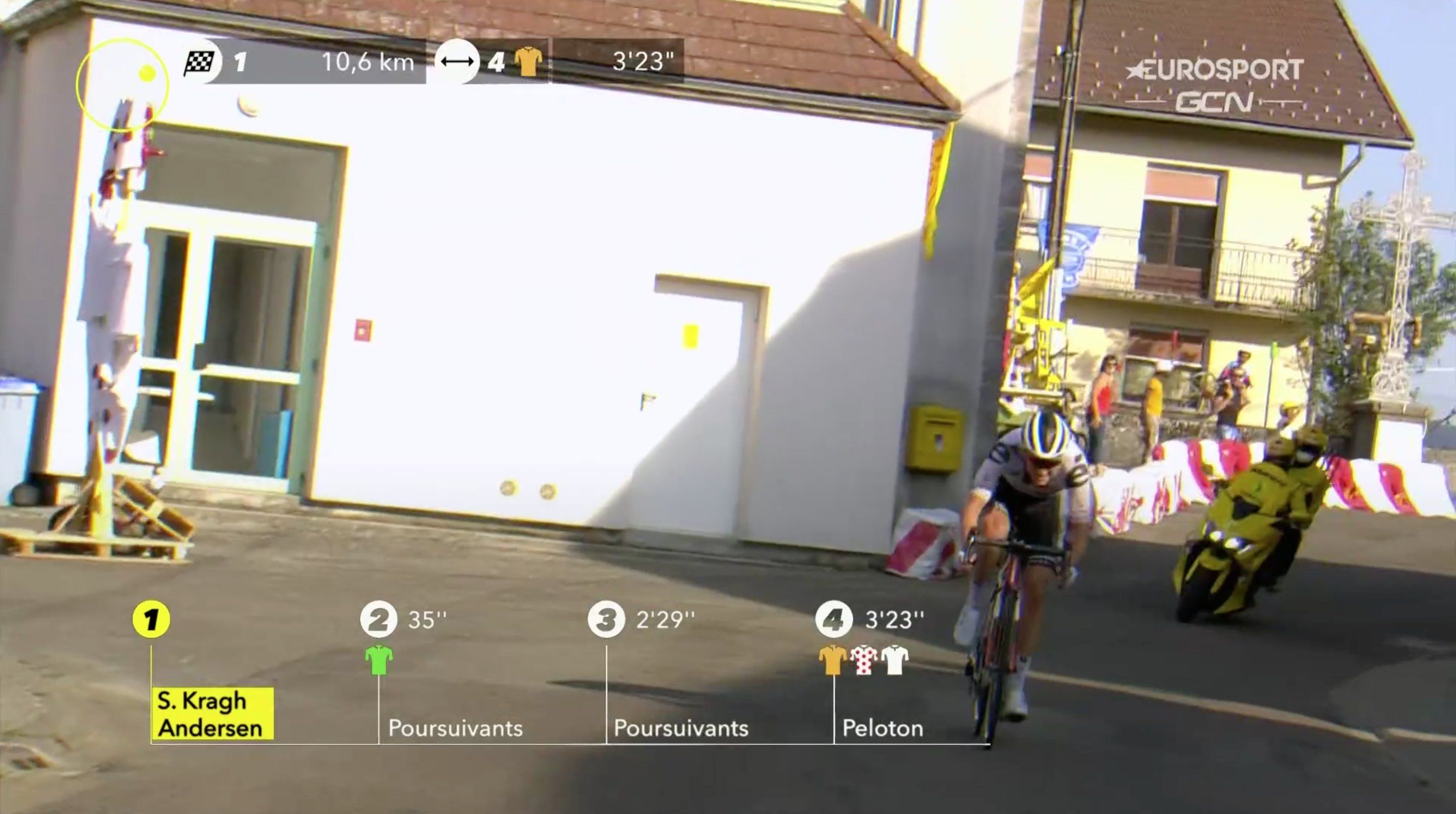Click the group 4 marker above the jerseys
This screenshot has width=1456, height=814.
(x=834, y=619)
